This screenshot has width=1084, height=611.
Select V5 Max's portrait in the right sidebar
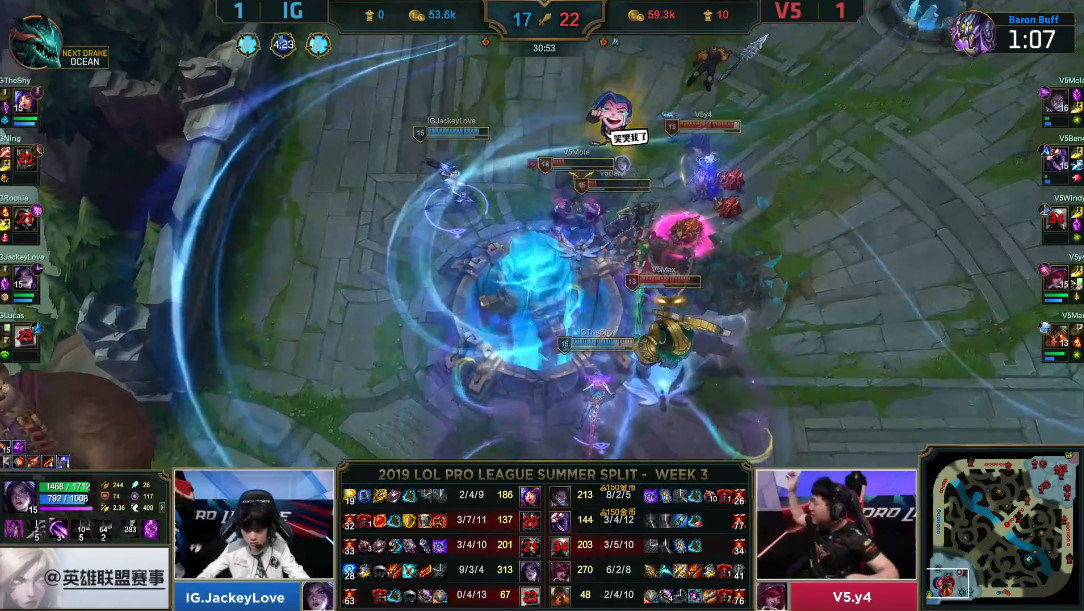pyautogui.click(x=1056, y=336)
